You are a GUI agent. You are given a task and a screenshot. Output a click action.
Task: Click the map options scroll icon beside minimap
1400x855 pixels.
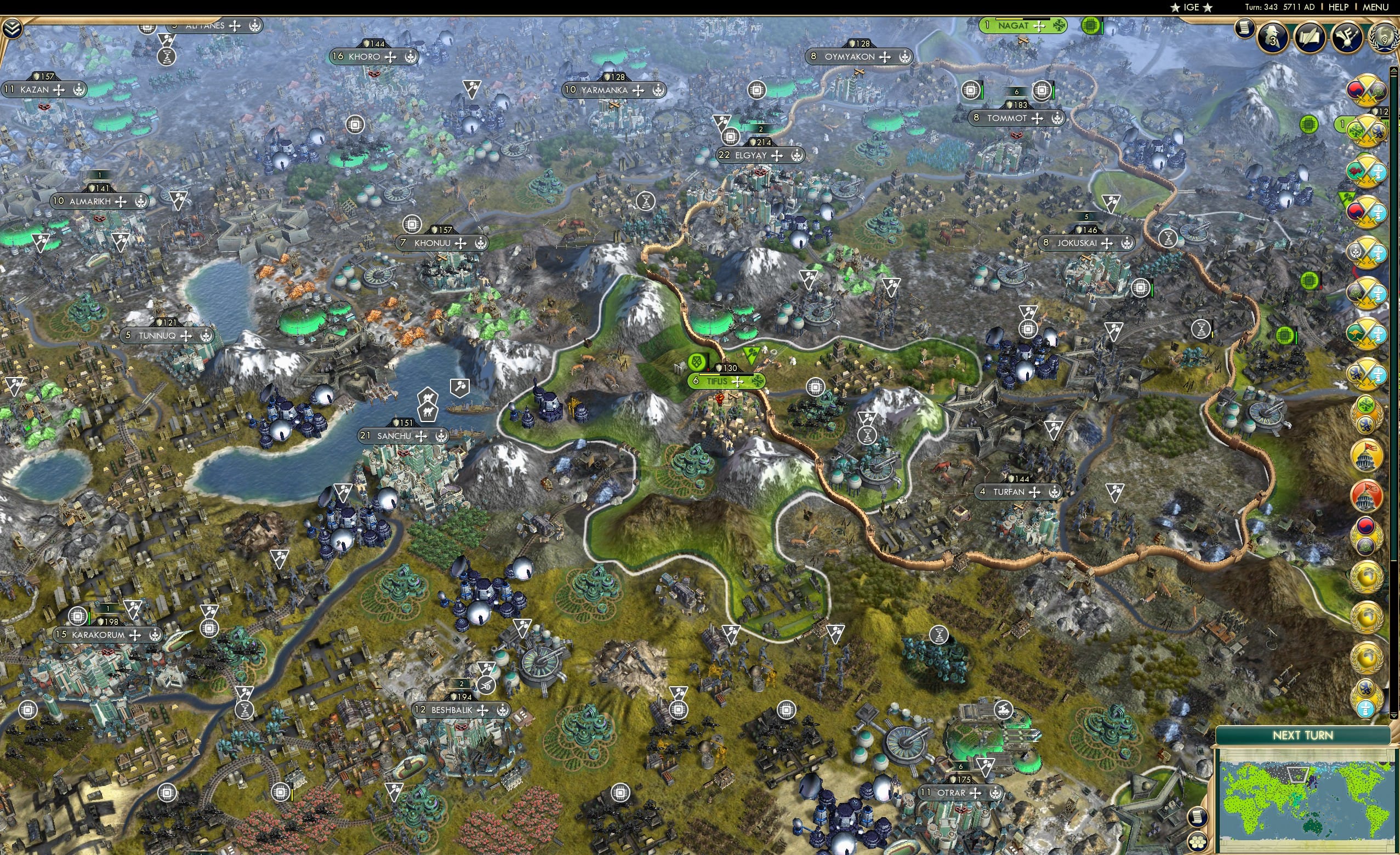pos(1199,818)
